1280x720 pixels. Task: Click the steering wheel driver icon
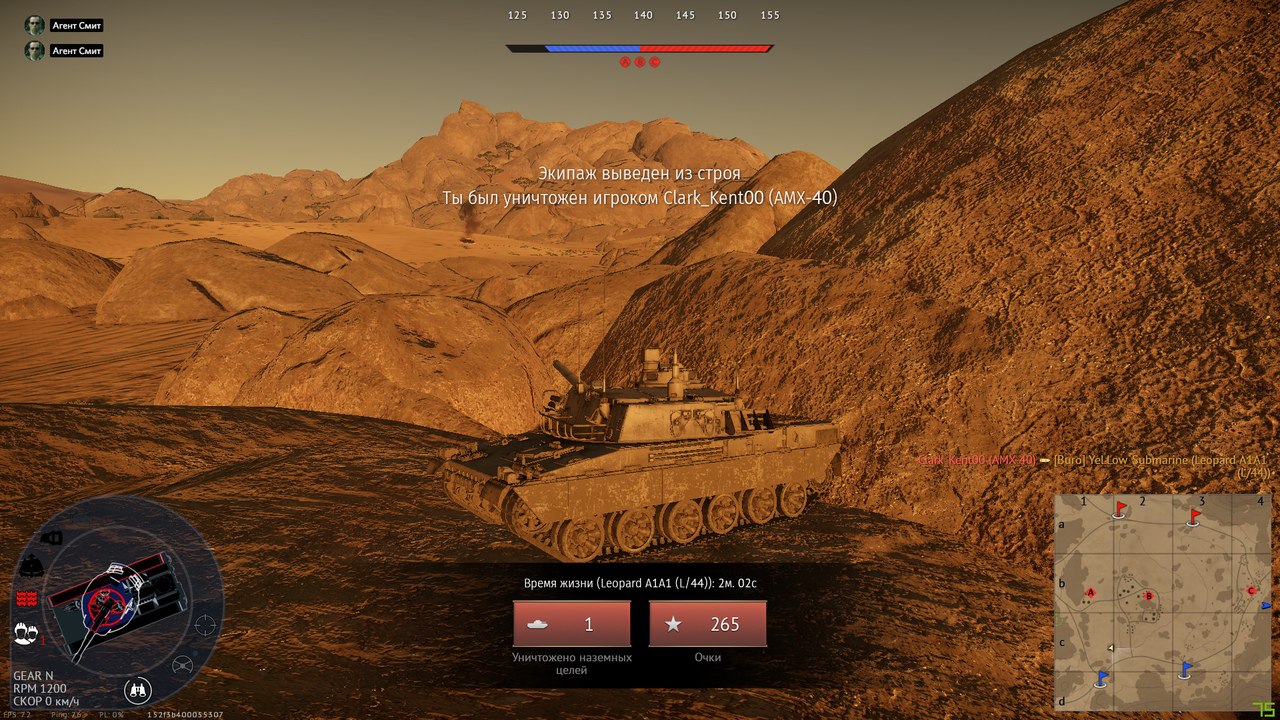point(183,664)
